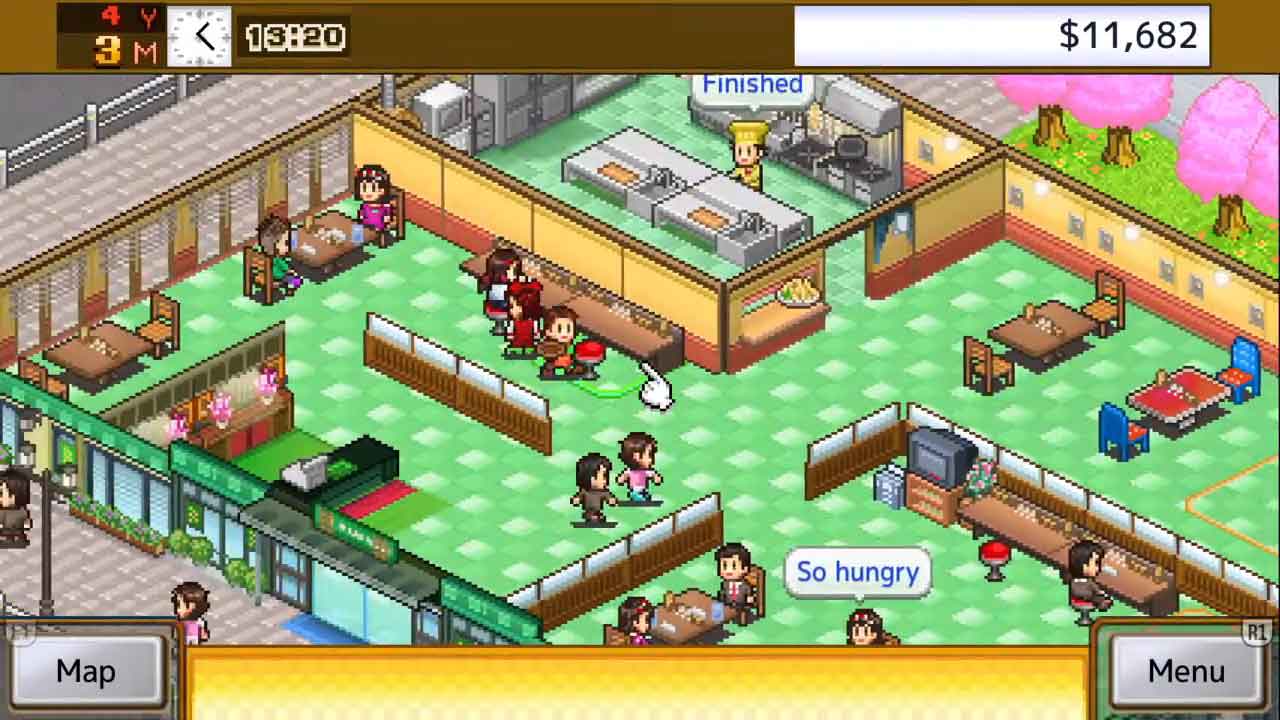Open the Map button
Screen dimensions: 1280x720
click(x=85, y=671)
